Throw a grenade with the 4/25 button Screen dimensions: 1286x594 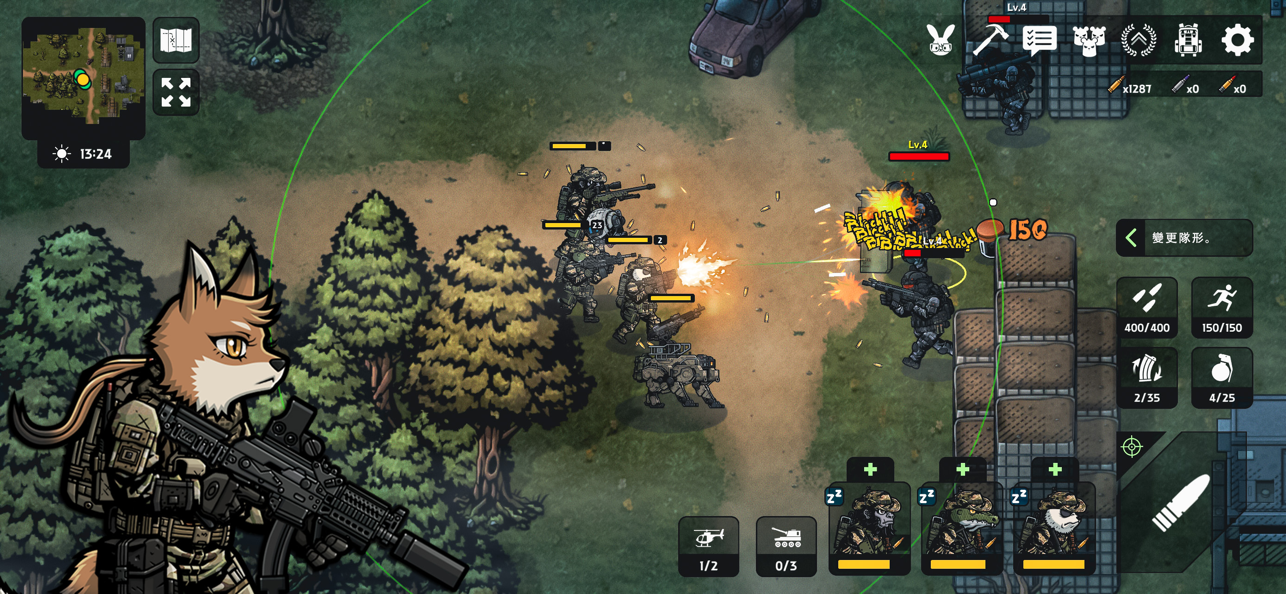(x=1222, y=378)
